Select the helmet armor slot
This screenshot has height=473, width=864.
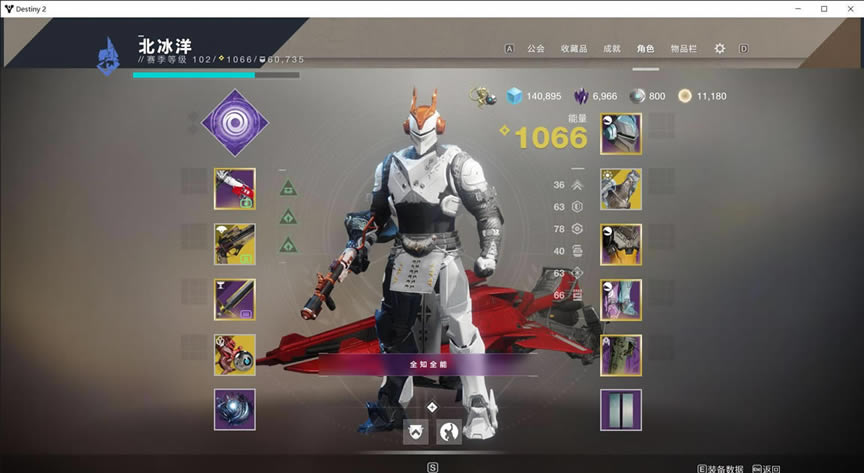(x=620, y=133)
